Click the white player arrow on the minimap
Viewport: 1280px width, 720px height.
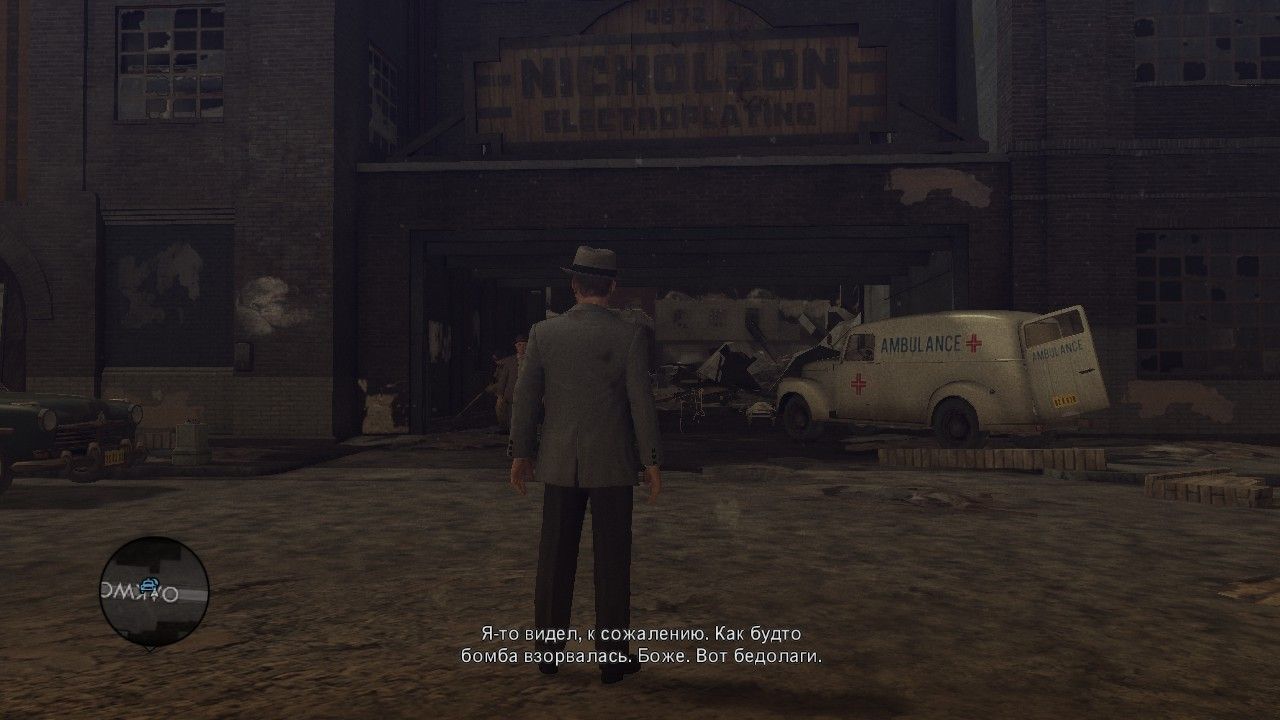point(154,597)
